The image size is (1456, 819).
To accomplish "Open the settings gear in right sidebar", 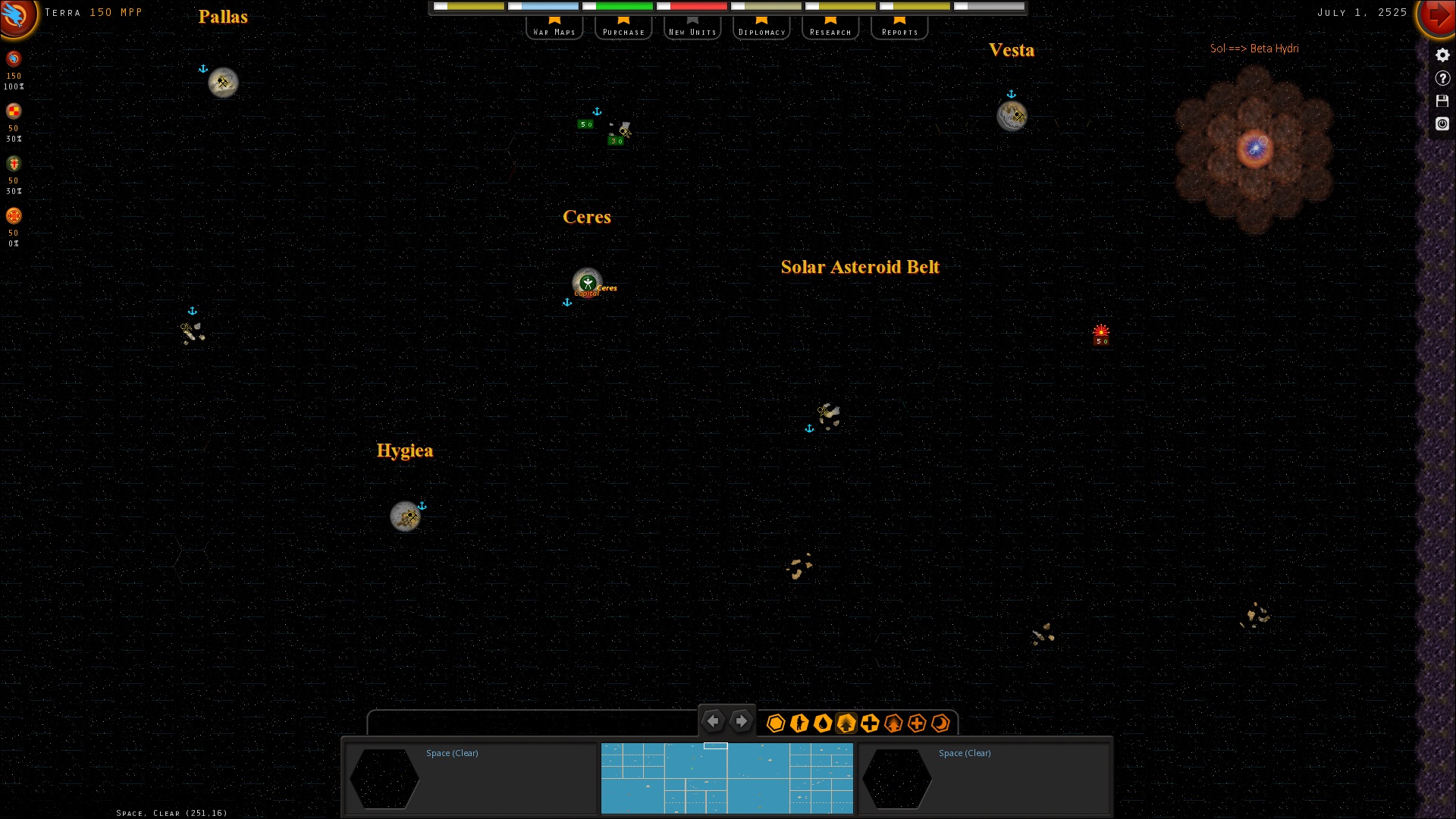I will pos(1443,55).
